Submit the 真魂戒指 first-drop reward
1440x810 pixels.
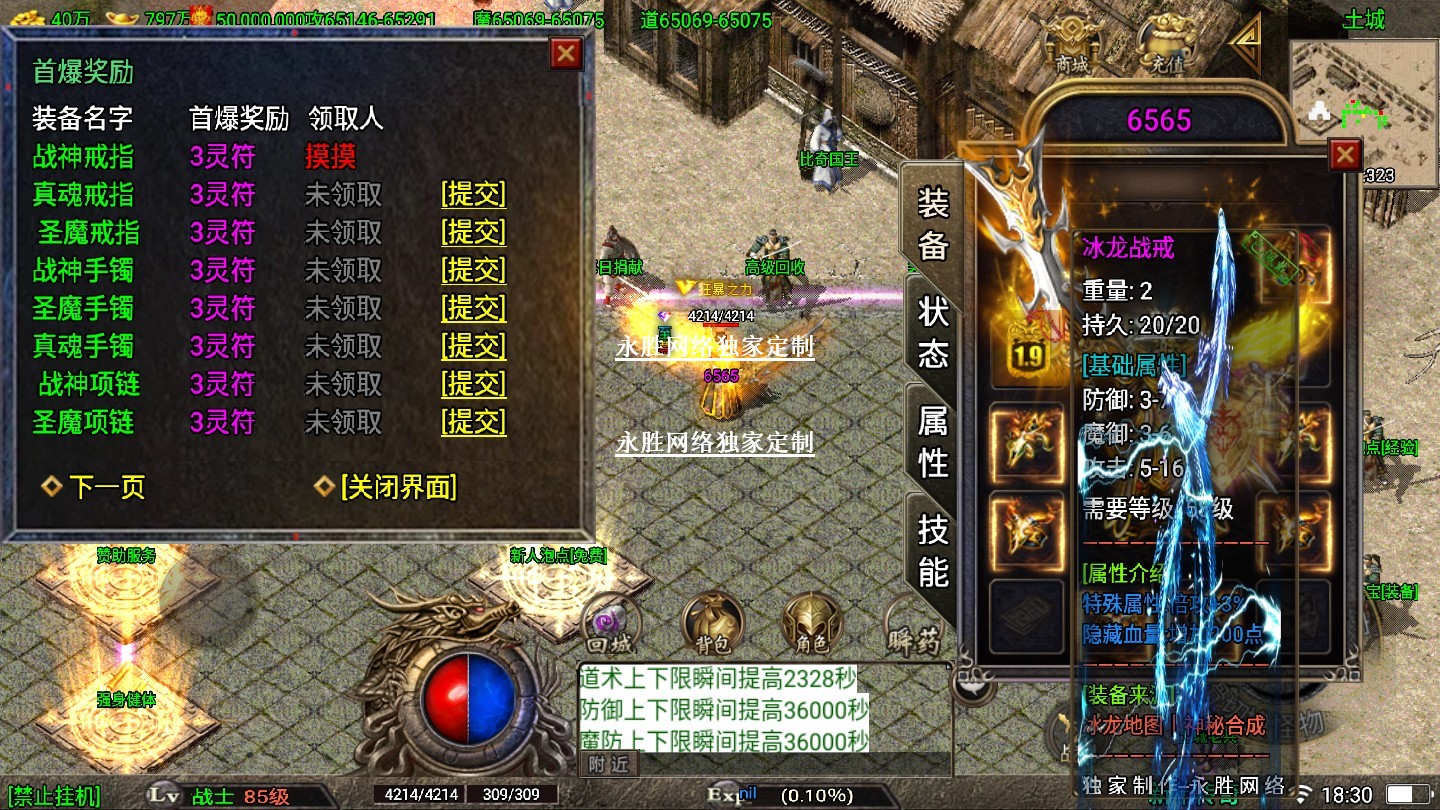(x=474, y=195)
